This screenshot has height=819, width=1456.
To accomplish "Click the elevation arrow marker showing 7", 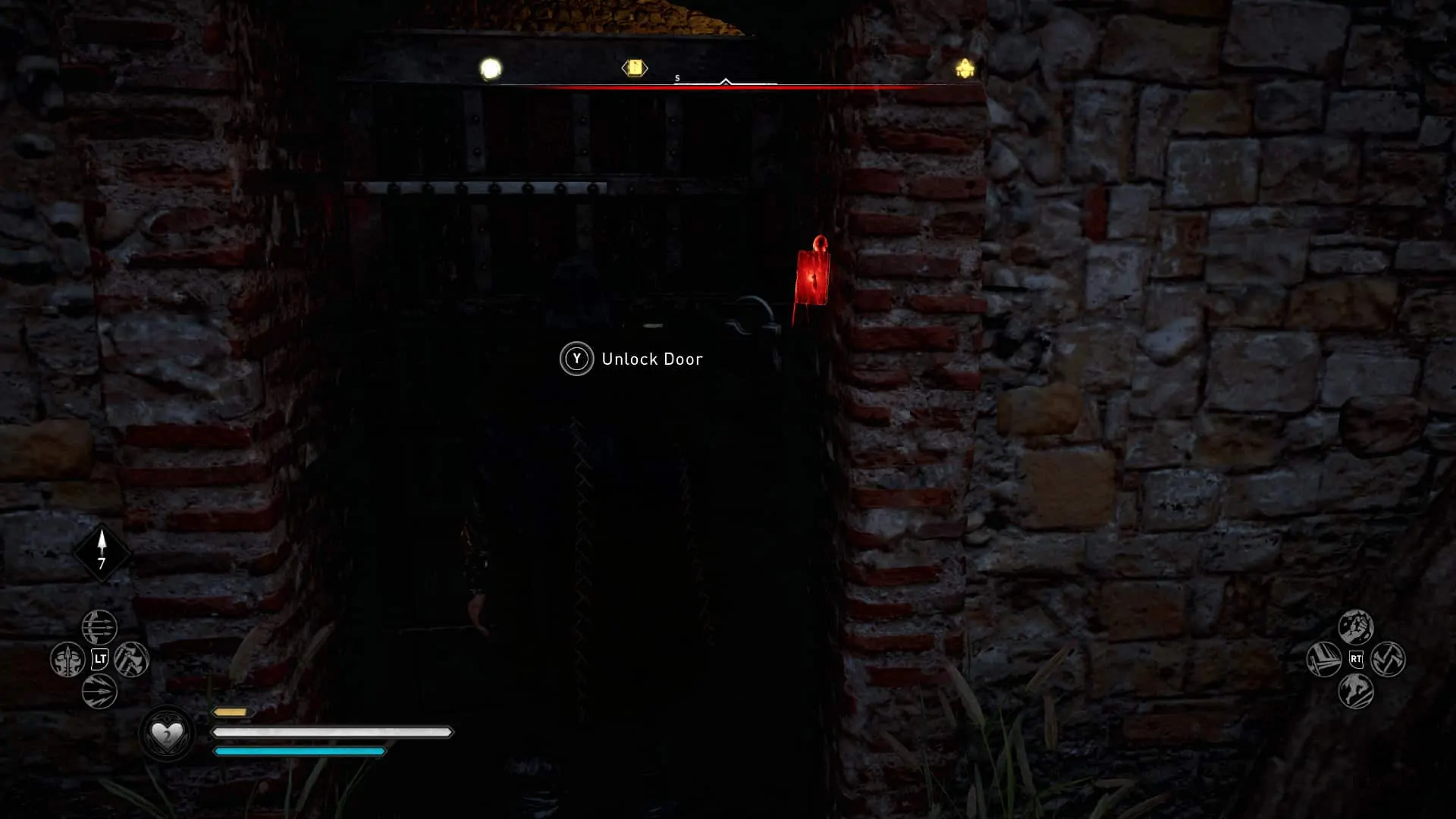I will (x=102, y=552).
